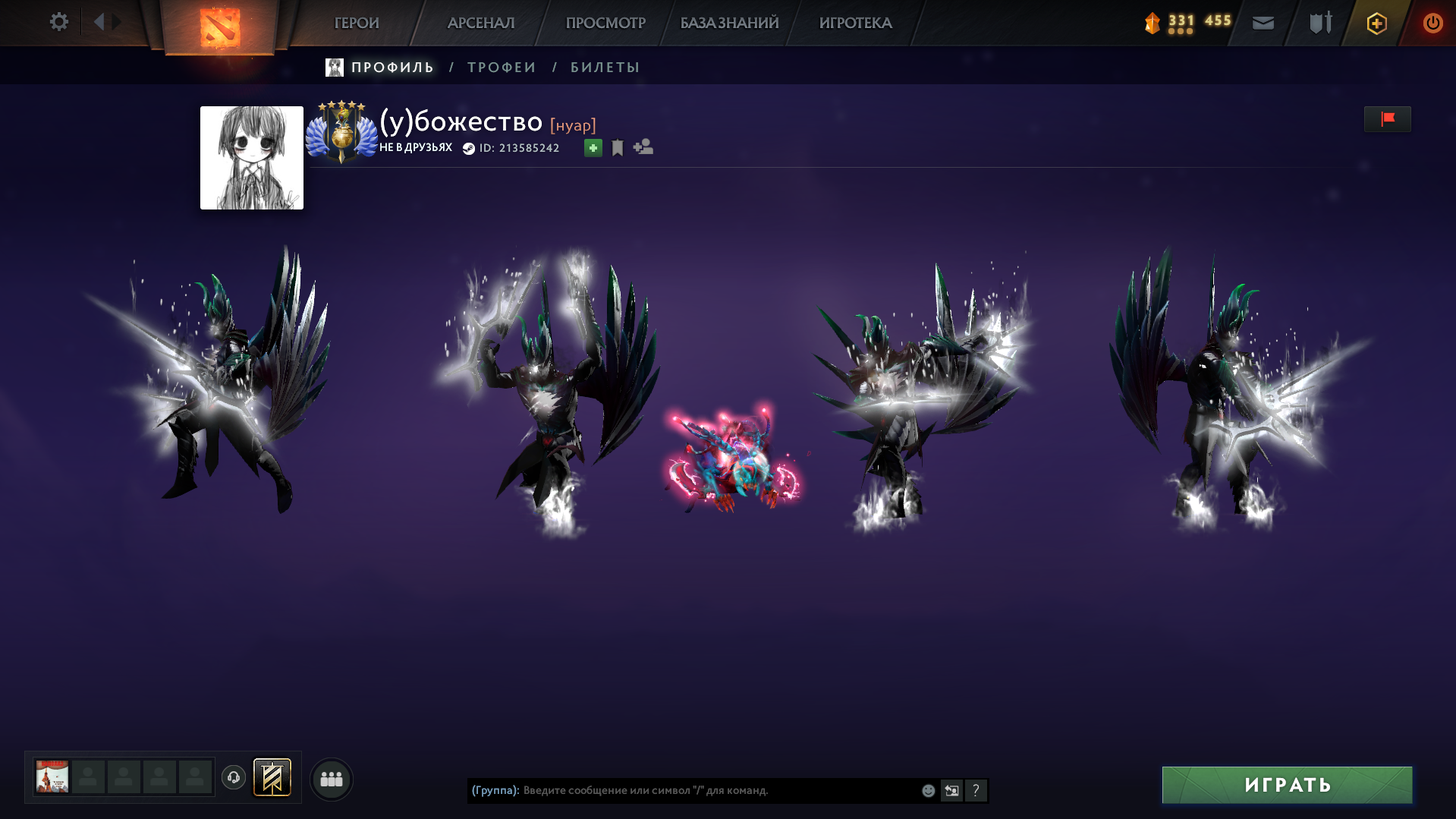Click the bookmark icon beside player ID
This screenshot has height=819, width=1456.
618,148
